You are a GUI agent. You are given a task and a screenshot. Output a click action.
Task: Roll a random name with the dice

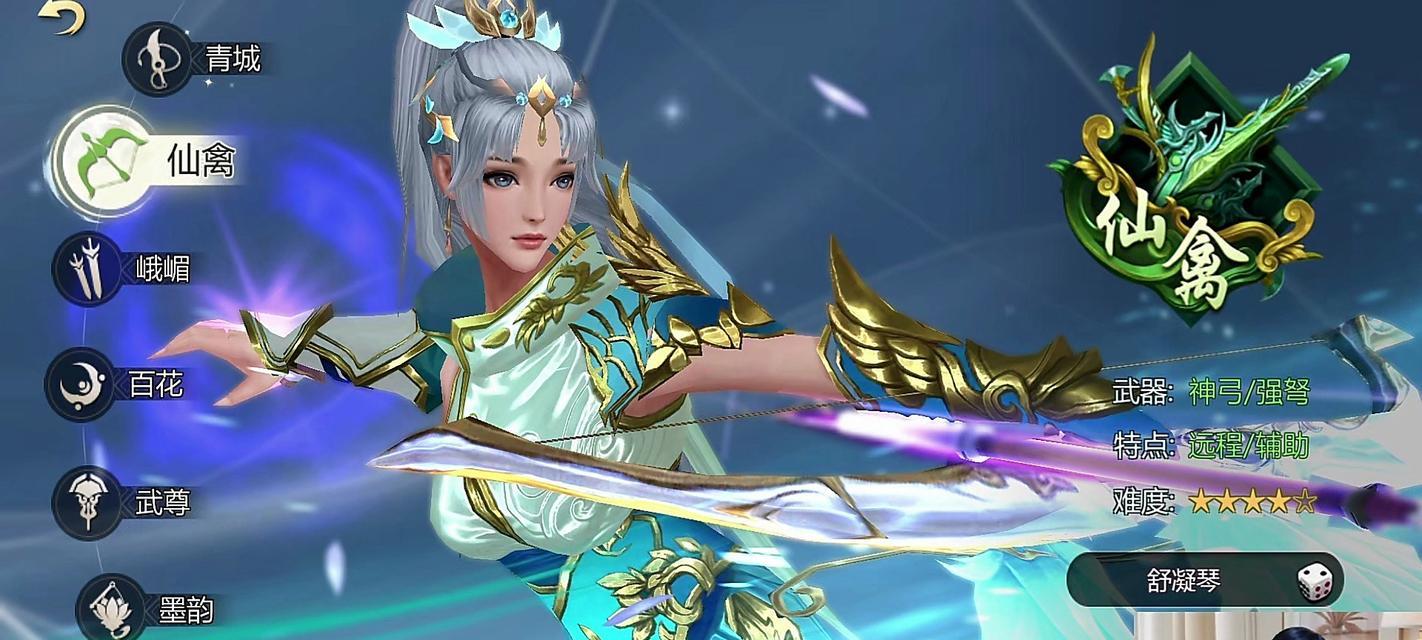[x=1315, y=582]
